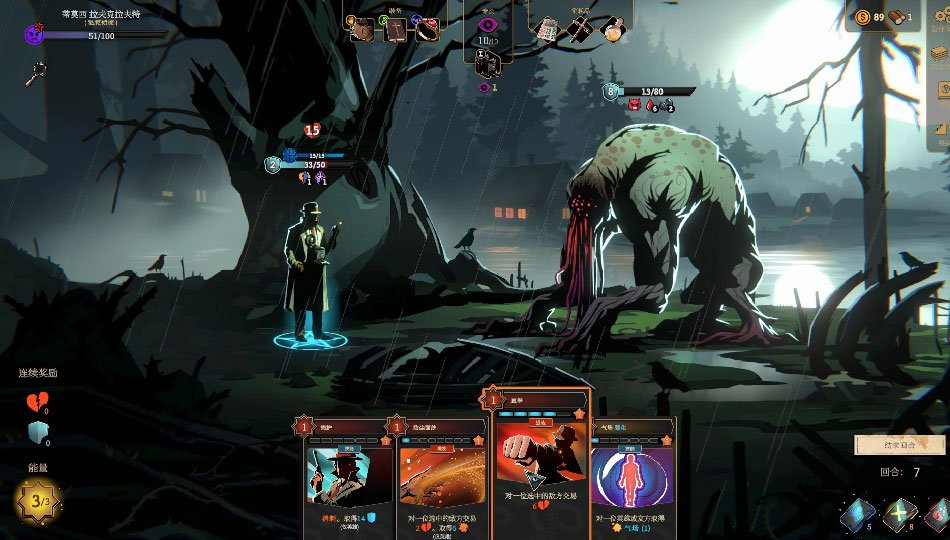Image resolution: width=950 pixels, height=540 pixels.
Task: Use the calendar sheet consumable item
Action: point(546,29)
